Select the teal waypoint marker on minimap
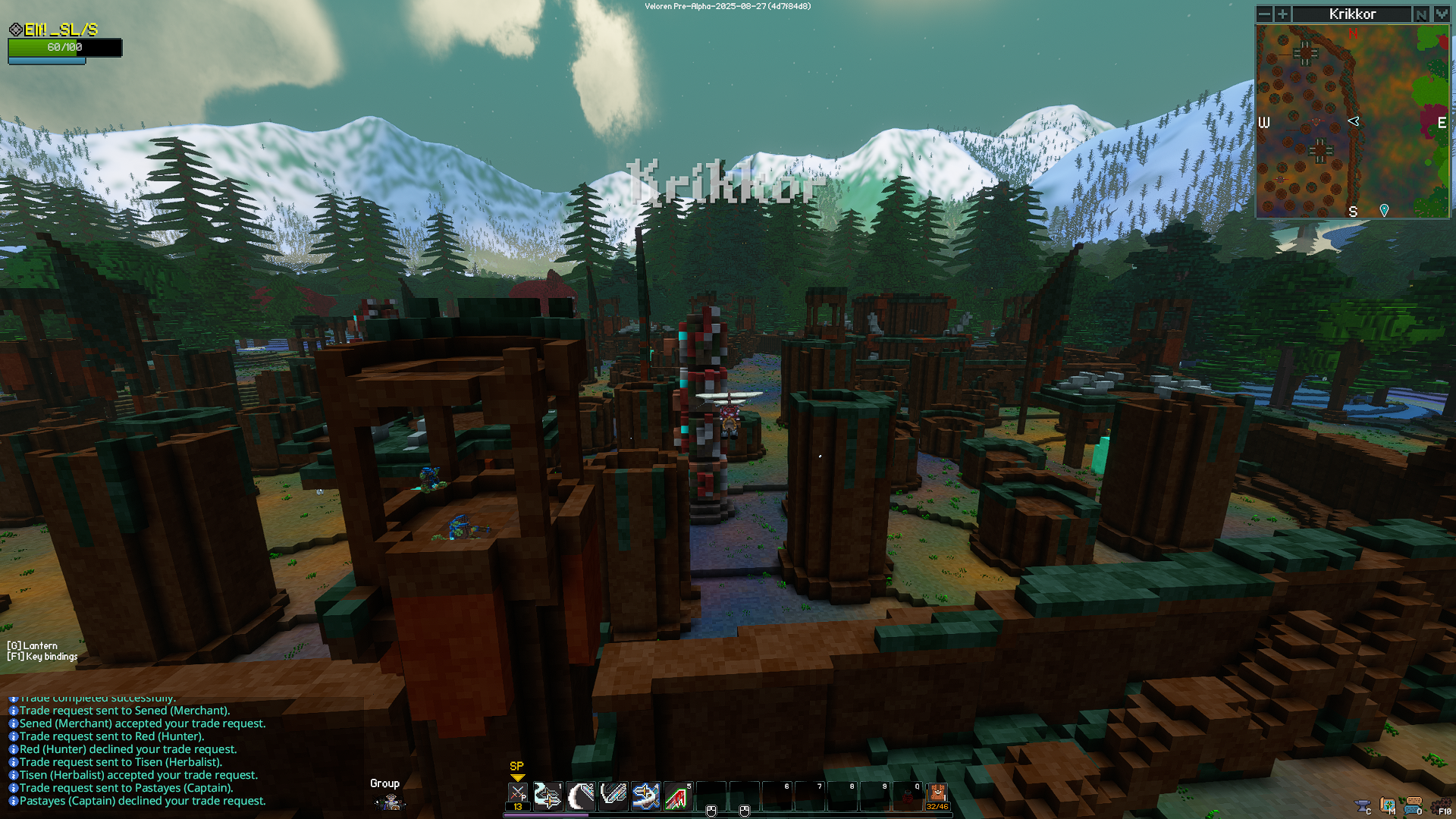The width and height of the screenshot is (1456, 819). point(1384,210)
